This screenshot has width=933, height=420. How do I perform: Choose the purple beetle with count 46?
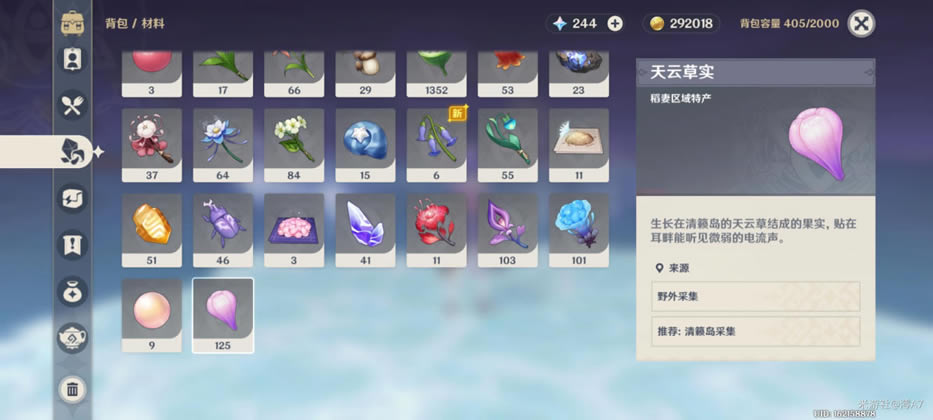[223, 230]
